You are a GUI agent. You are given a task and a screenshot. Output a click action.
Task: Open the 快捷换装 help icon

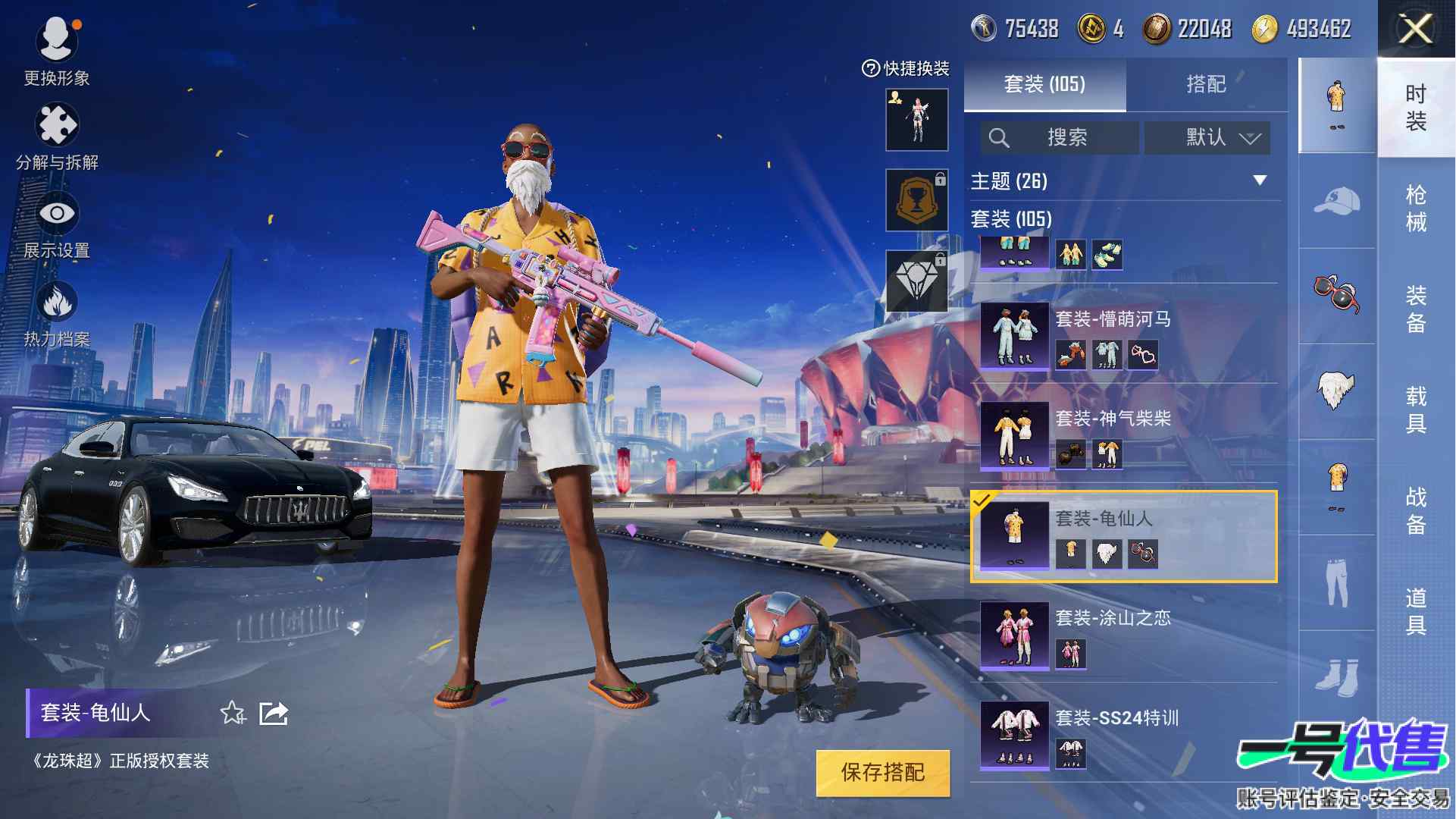coord(870,69)
